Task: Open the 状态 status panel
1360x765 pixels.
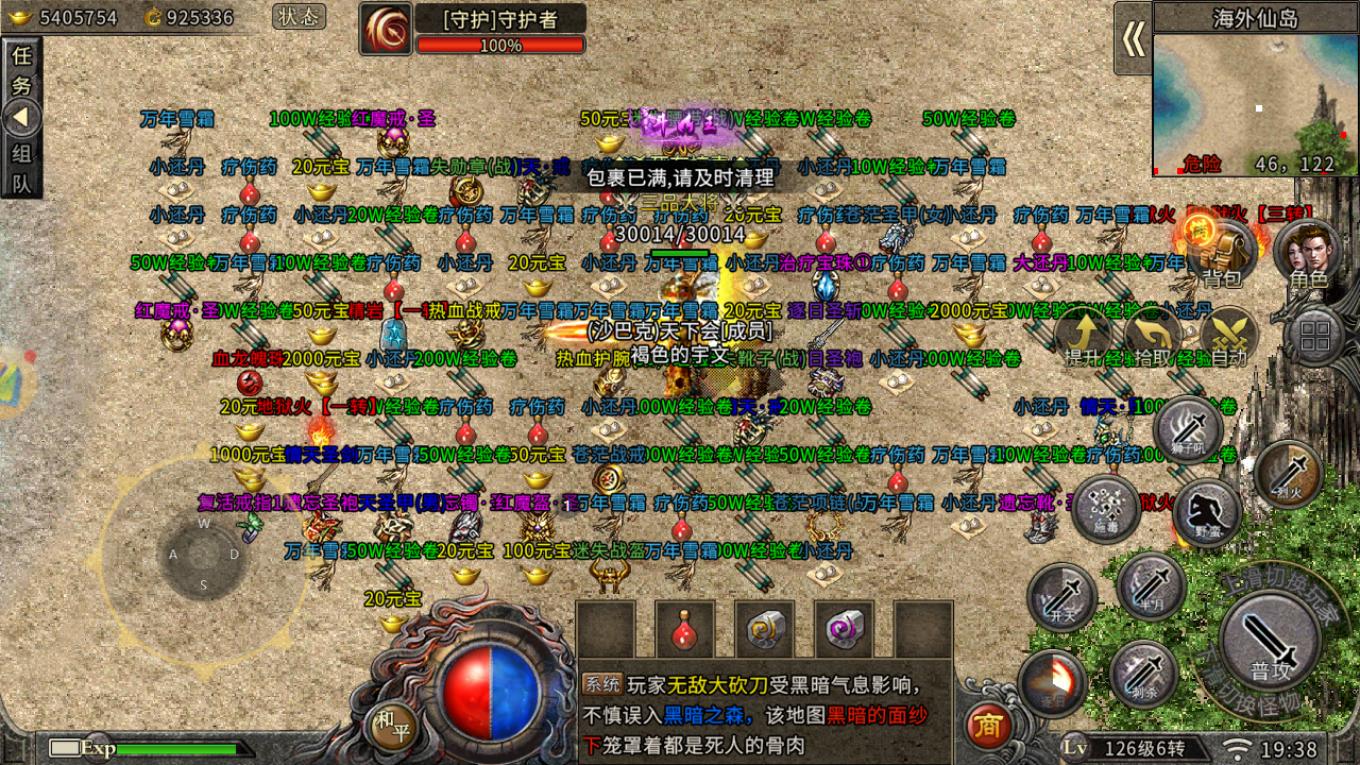Action: click(298, 17)
